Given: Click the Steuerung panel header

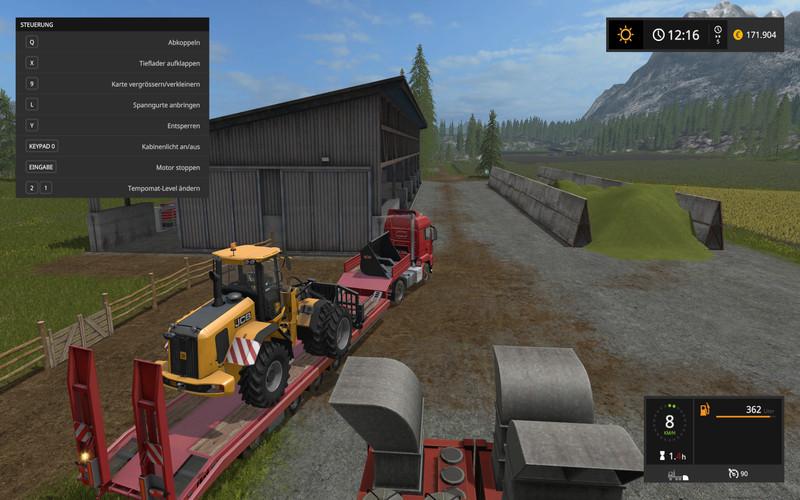Looking at the screenshot, I should tap(112, 24).
